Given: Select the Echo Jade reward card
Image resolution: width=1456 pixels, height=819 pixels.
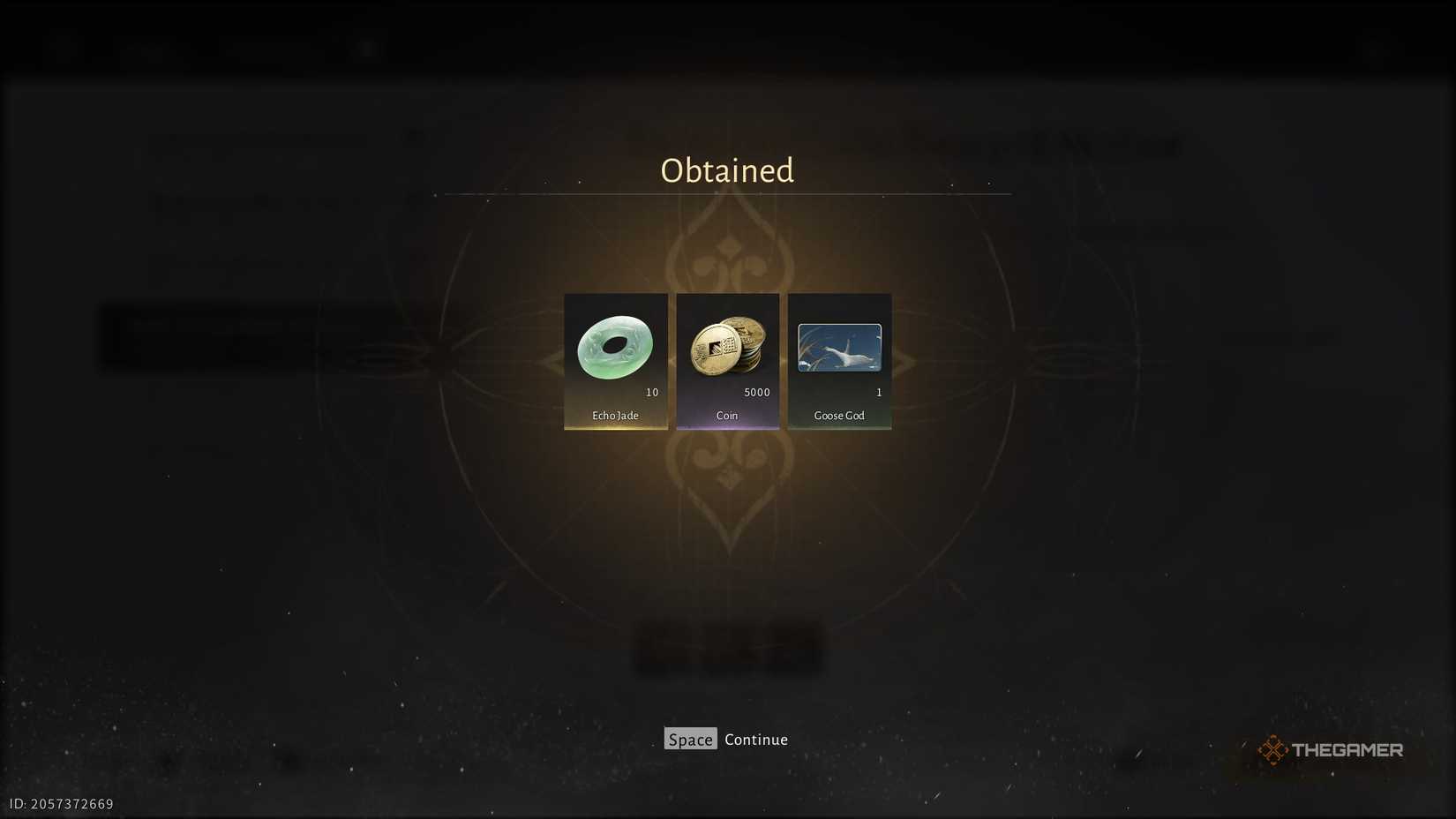Looking at the screenshot, I should click(615, 361).
